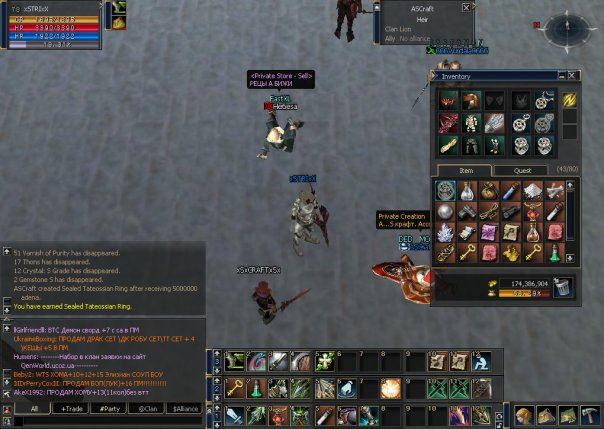Select the pearl orb item in inventory
This screenshot has height=429, width=604.
pos(445,212)
